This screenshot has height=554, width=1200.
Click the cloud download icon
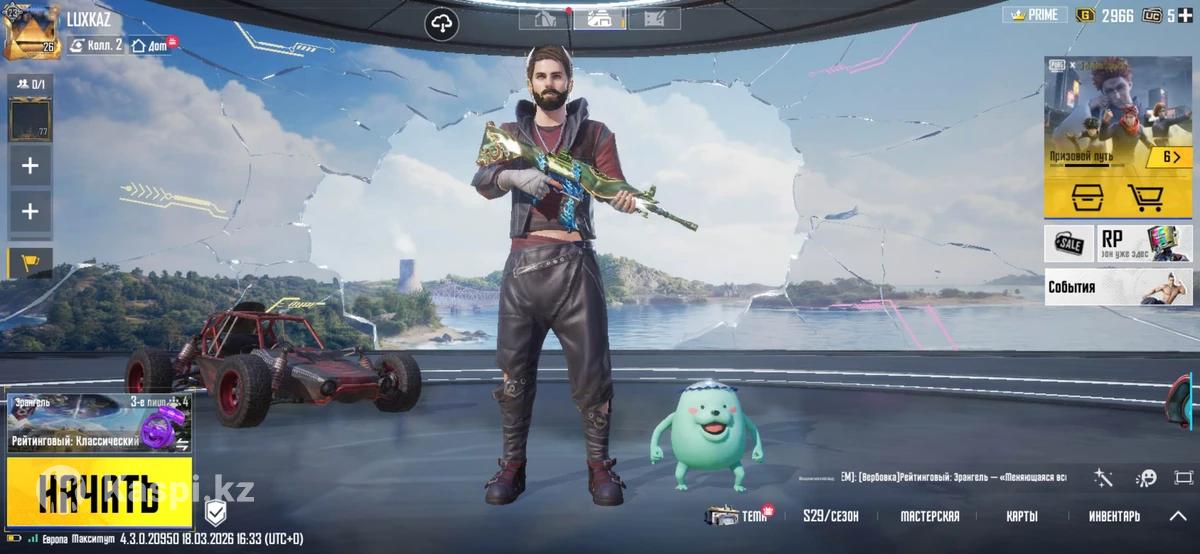(441, 23)
